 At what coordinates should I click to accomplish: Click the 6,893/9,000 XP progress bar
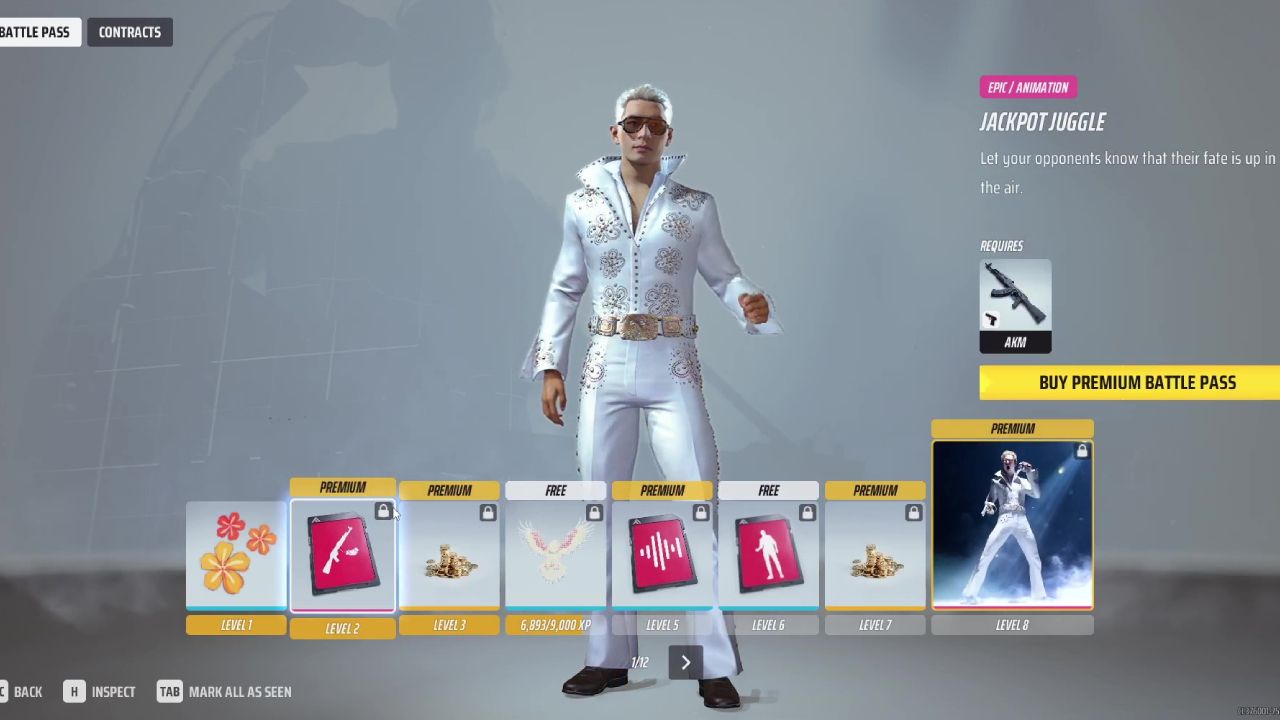point(555,624)
